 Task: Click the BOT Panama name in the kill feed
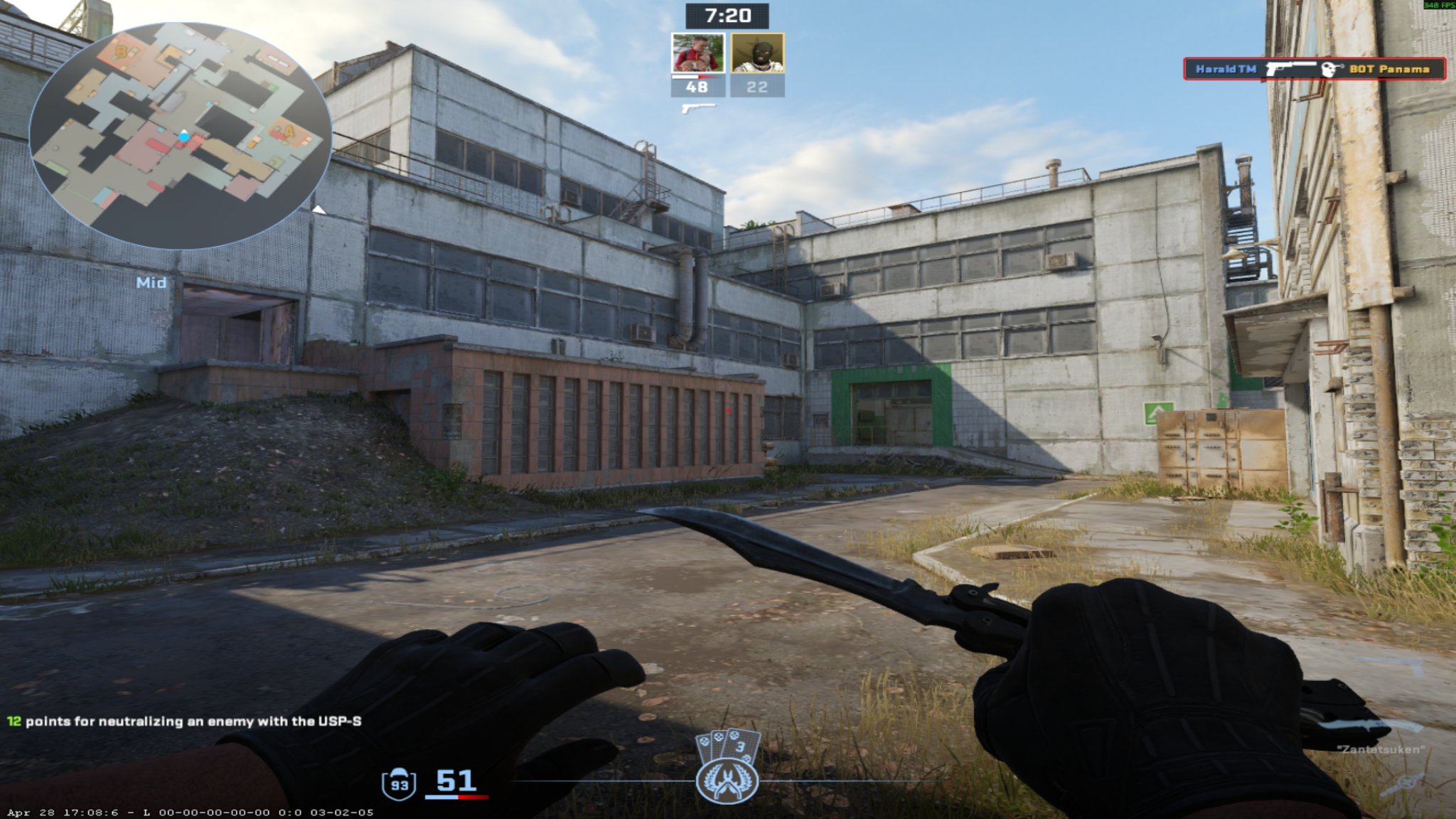coord(1391,70)
